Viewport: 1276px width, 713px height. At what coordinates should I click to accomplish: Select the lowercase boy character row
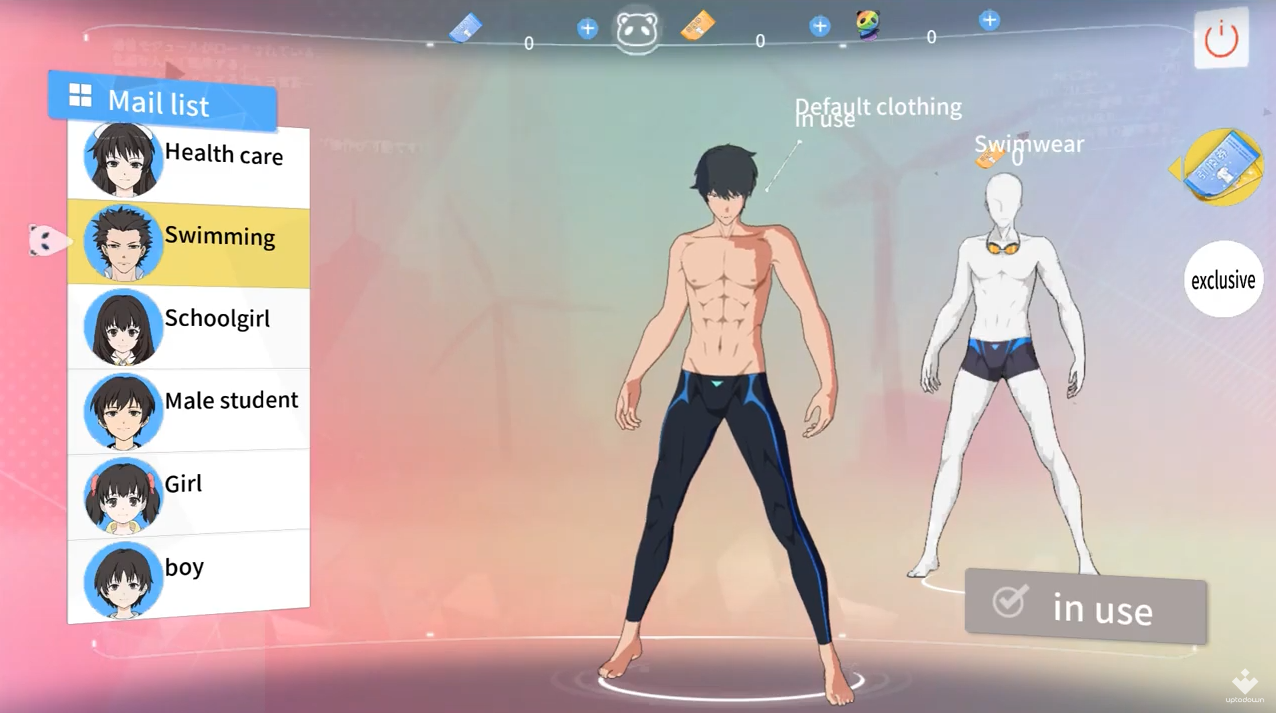(188, 574)
